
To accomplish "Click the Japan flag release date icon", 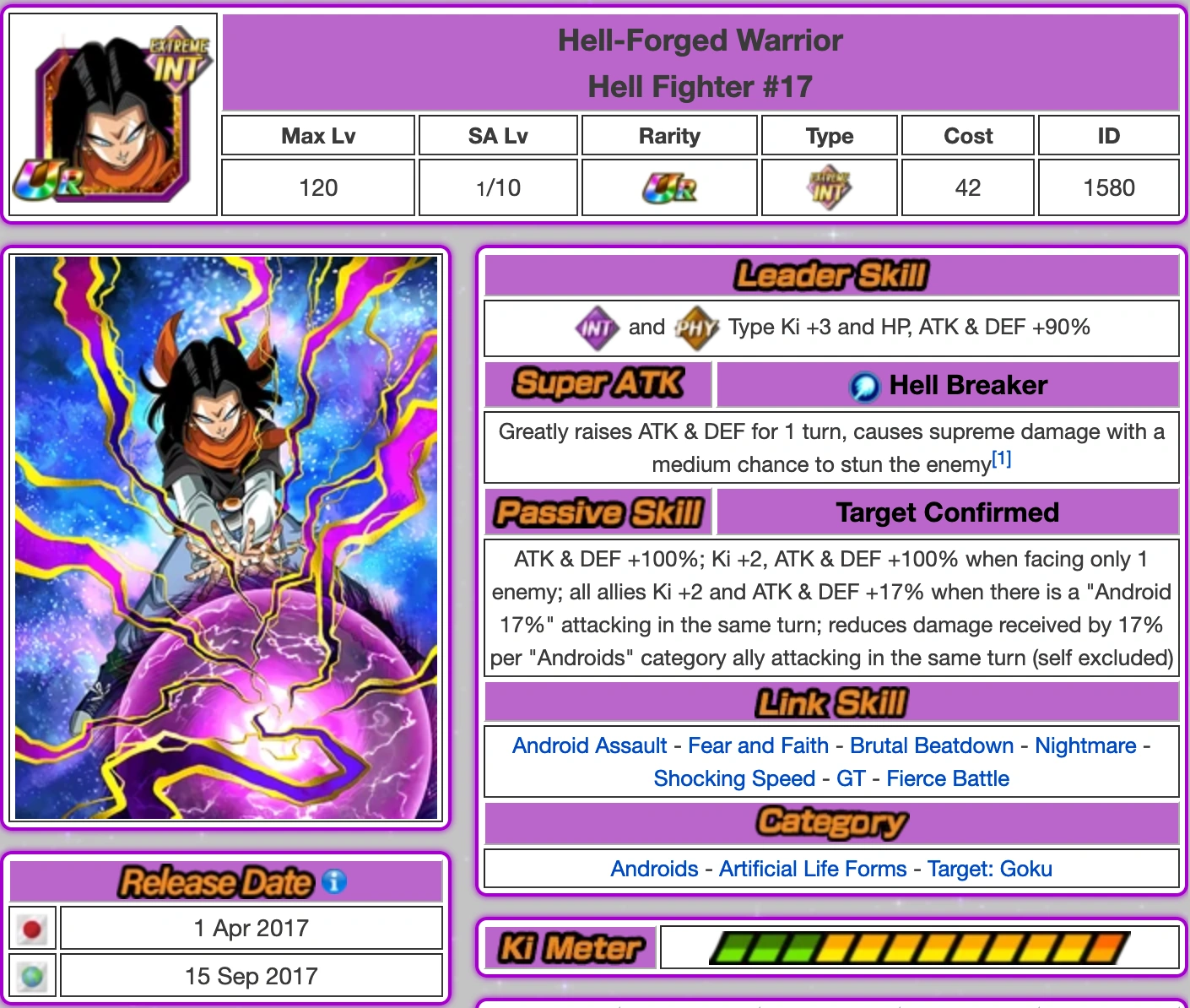I will (x=32, y=927).
